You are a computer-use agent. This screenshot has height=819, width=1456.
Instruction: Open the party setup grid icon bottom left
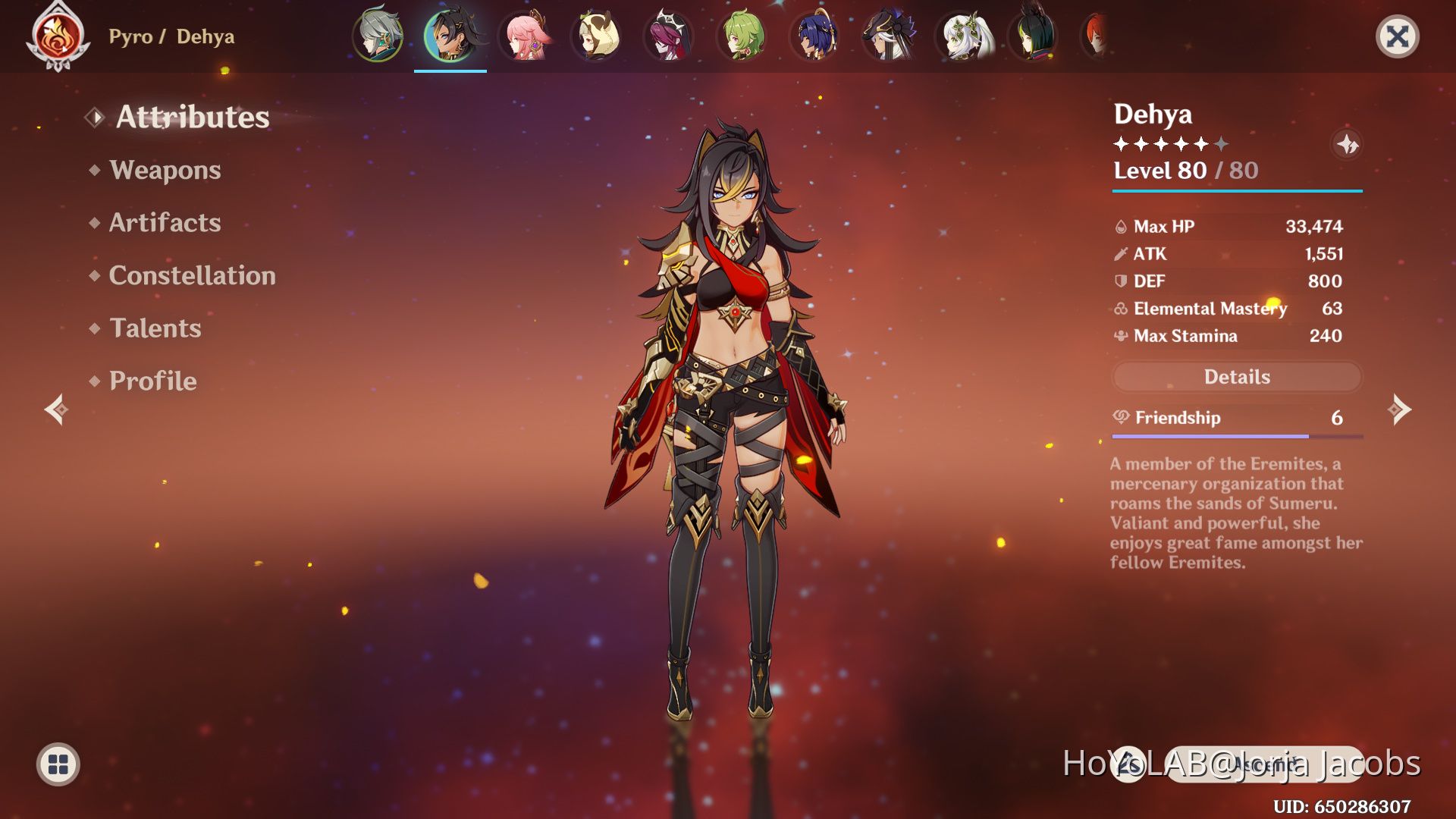click(x=57, y=764)
